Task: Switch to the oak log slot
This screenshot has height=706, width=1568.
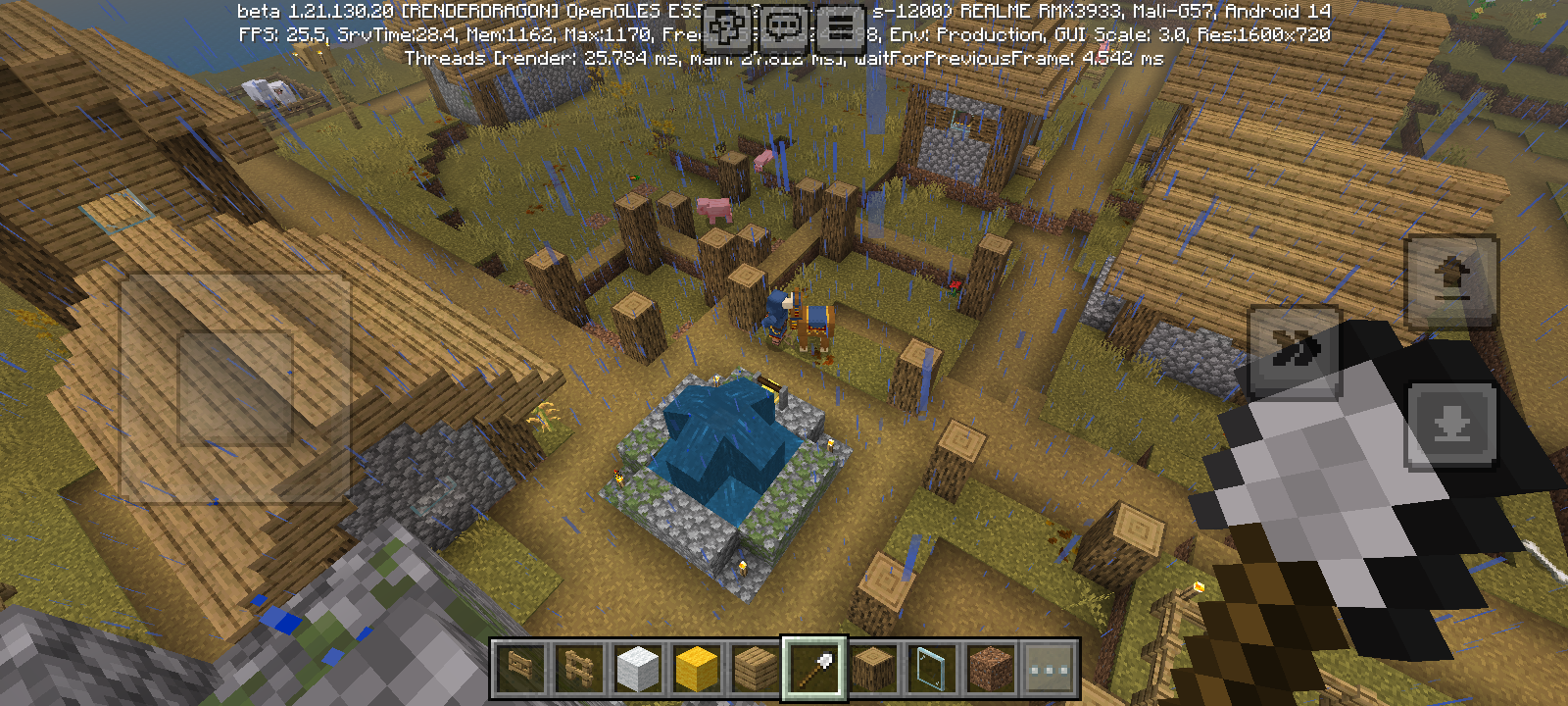Action: point(873,669)
